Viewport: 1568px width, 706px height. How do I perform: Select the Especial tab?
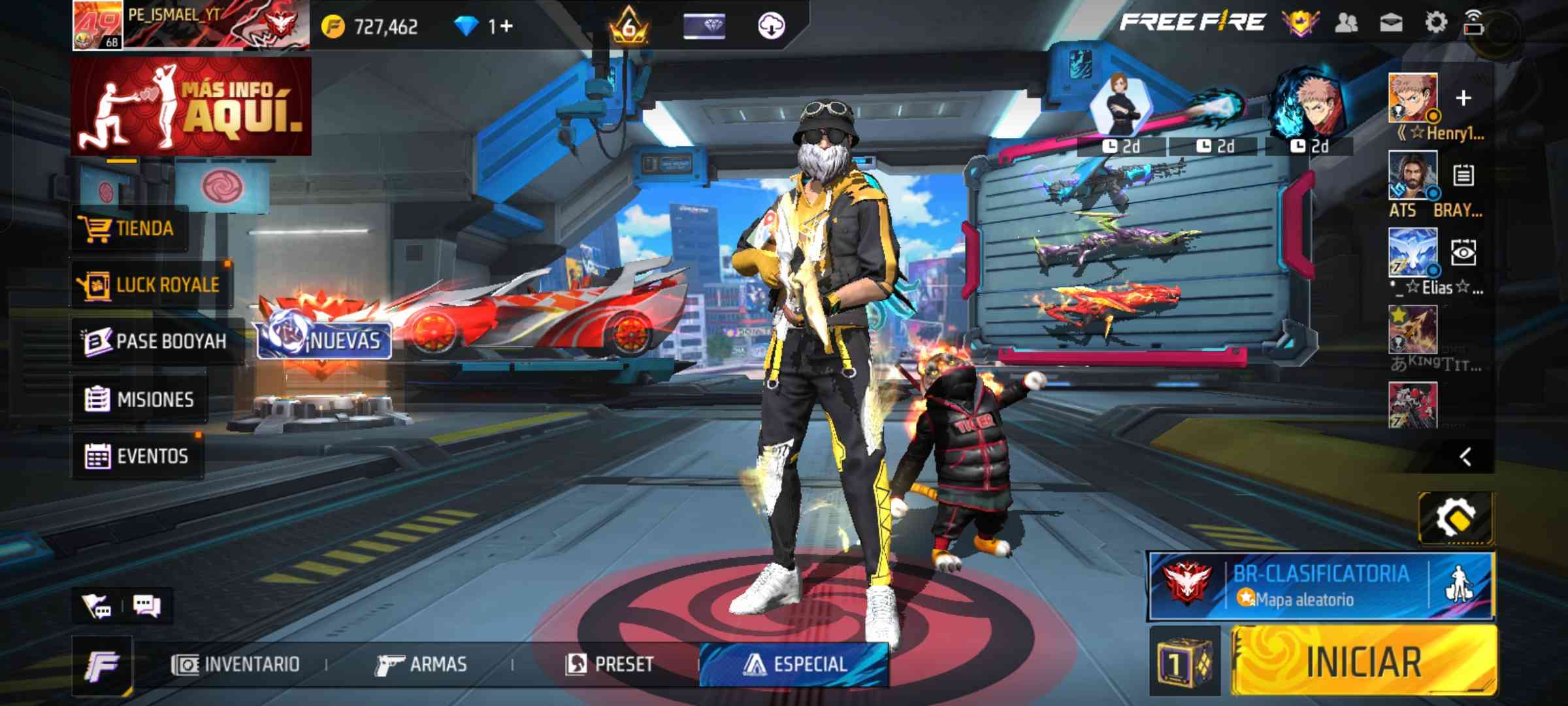pyautogui.click(x=794, y=665)
